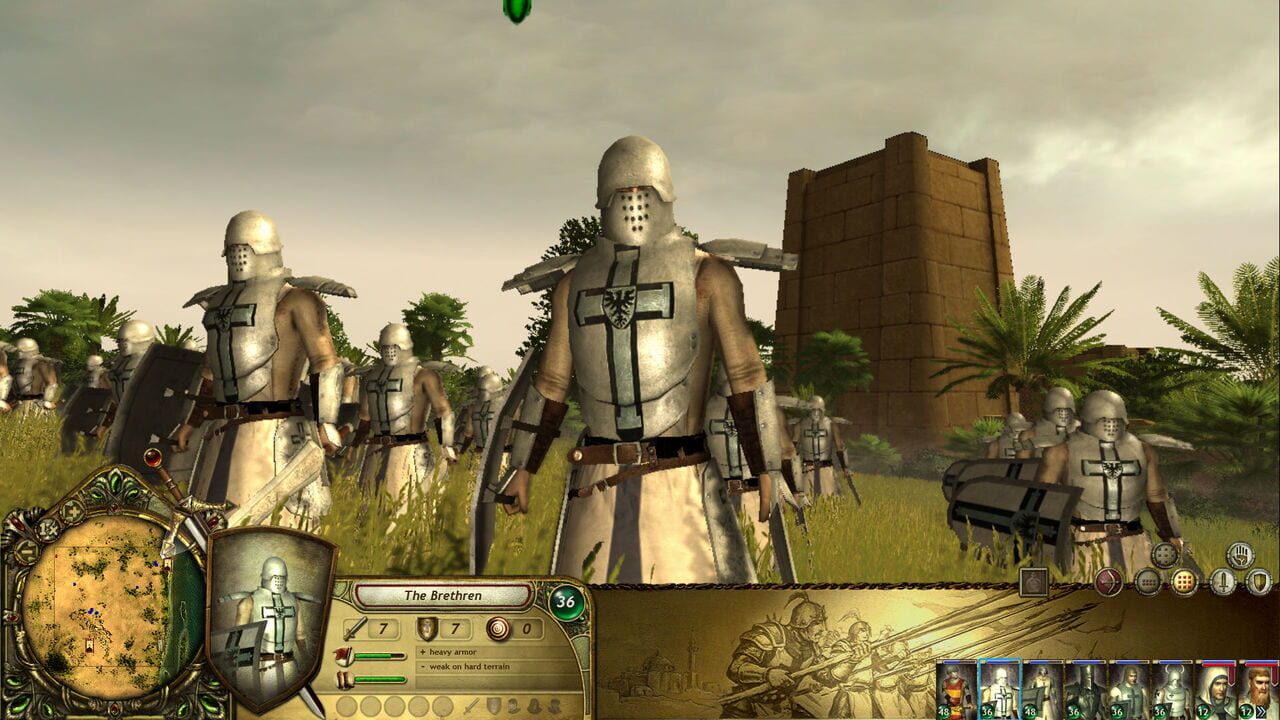The width and height of the screenshot is (1280, 720).
Task: Select the ranged attack bow icon
Action: (x=1109, y=583)
